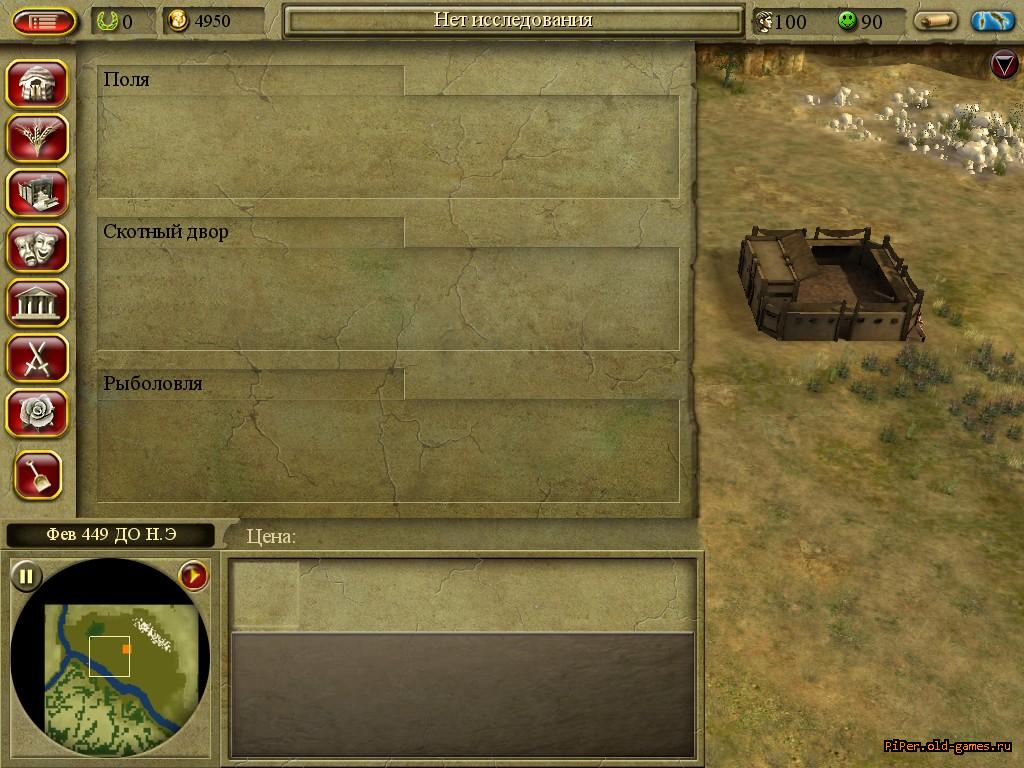This screenshot has height=768, width=1024.
Task: Open the scroll messages button
Action: (x=936, y=21)
